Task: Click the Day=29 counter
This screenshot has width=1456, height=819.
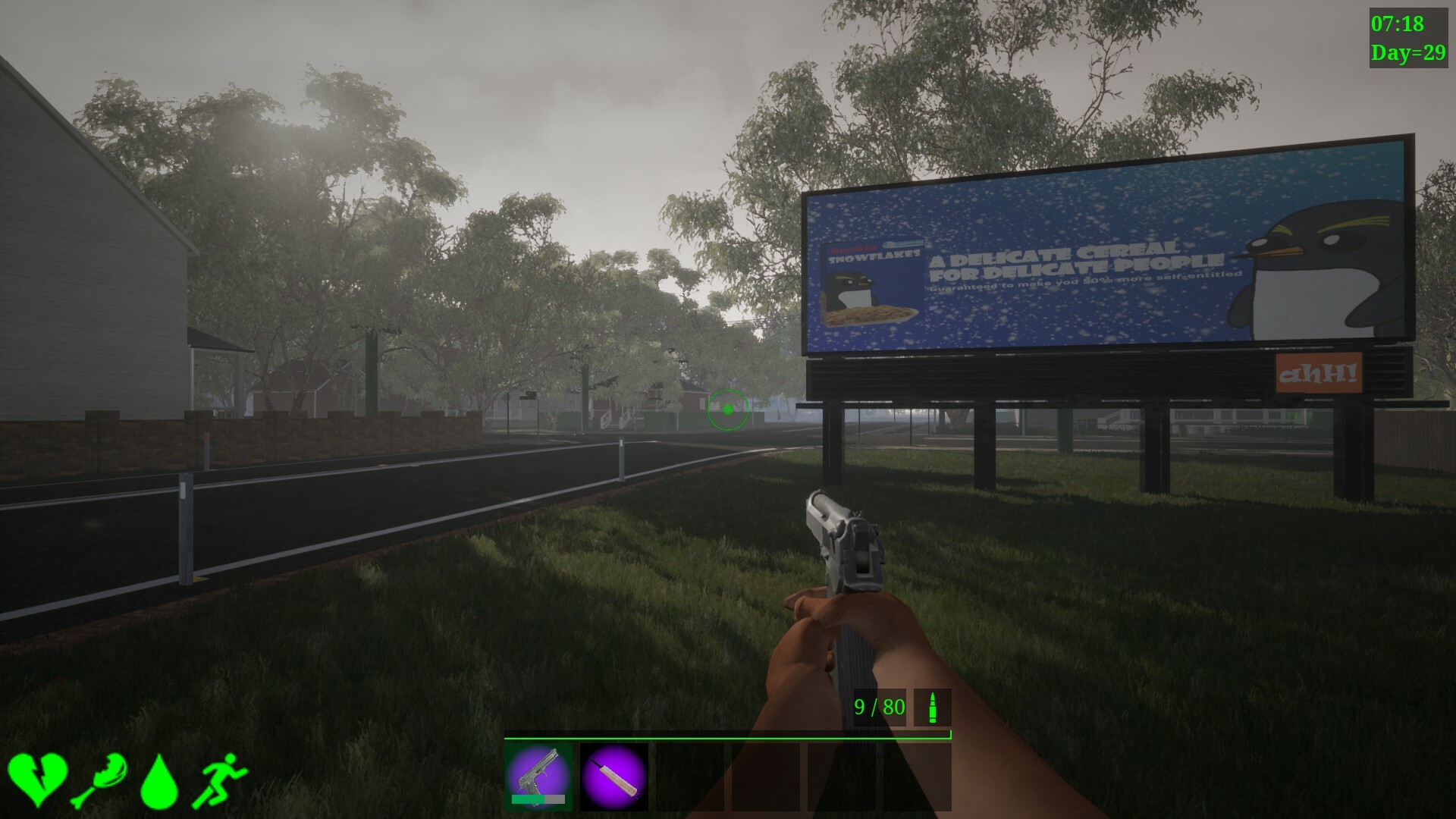Action: tap(1407, 52)
